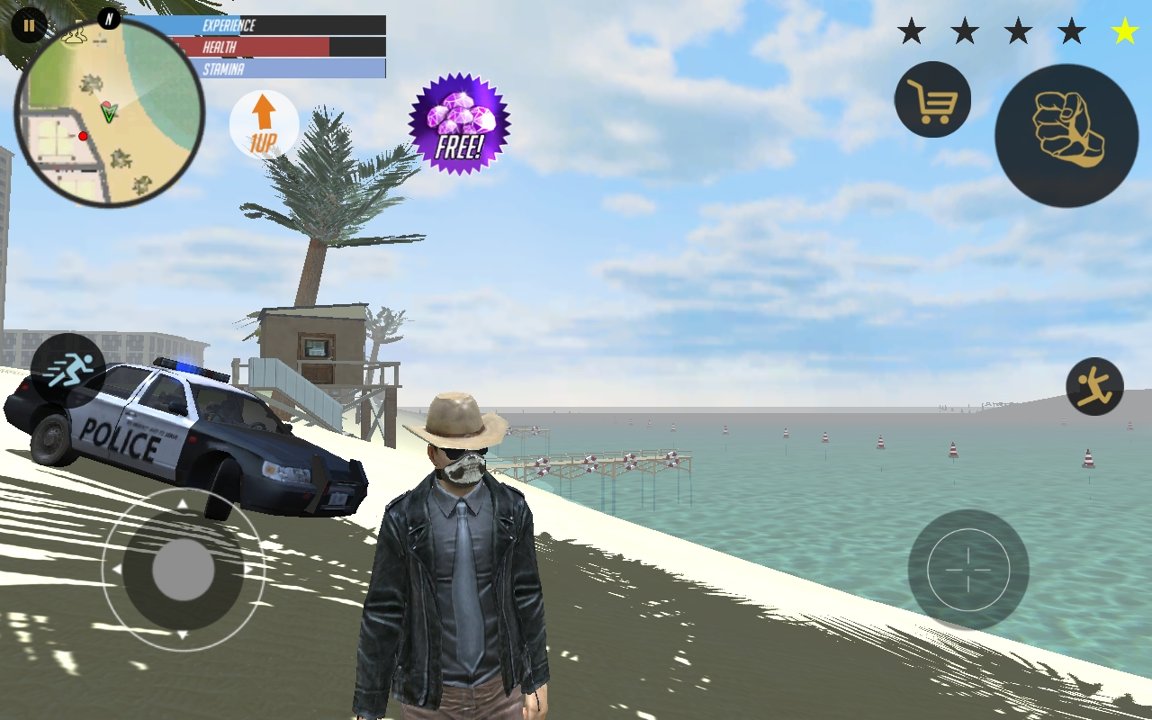Screen dimensions: 1152x720
Task: Punch using the fist attack button
Action: coord(1066,135)
